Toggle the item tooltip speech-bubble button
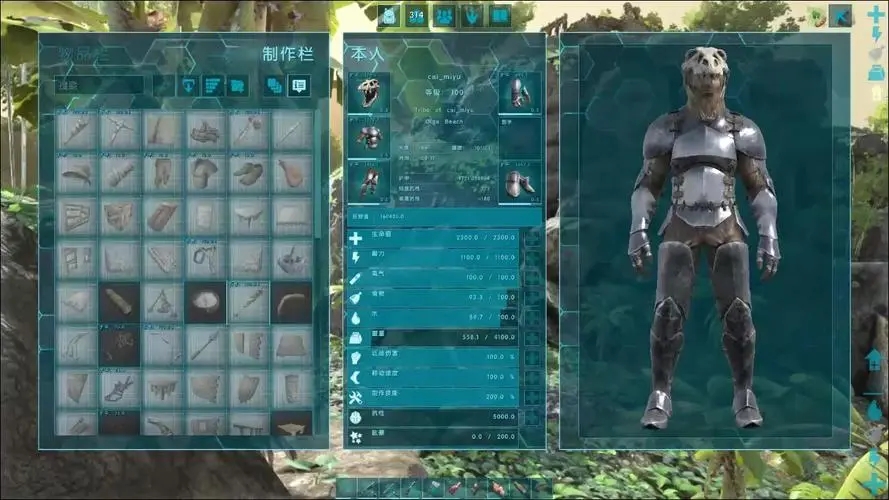The height and width of the screenshot is (500, 889). click(298, 86)
